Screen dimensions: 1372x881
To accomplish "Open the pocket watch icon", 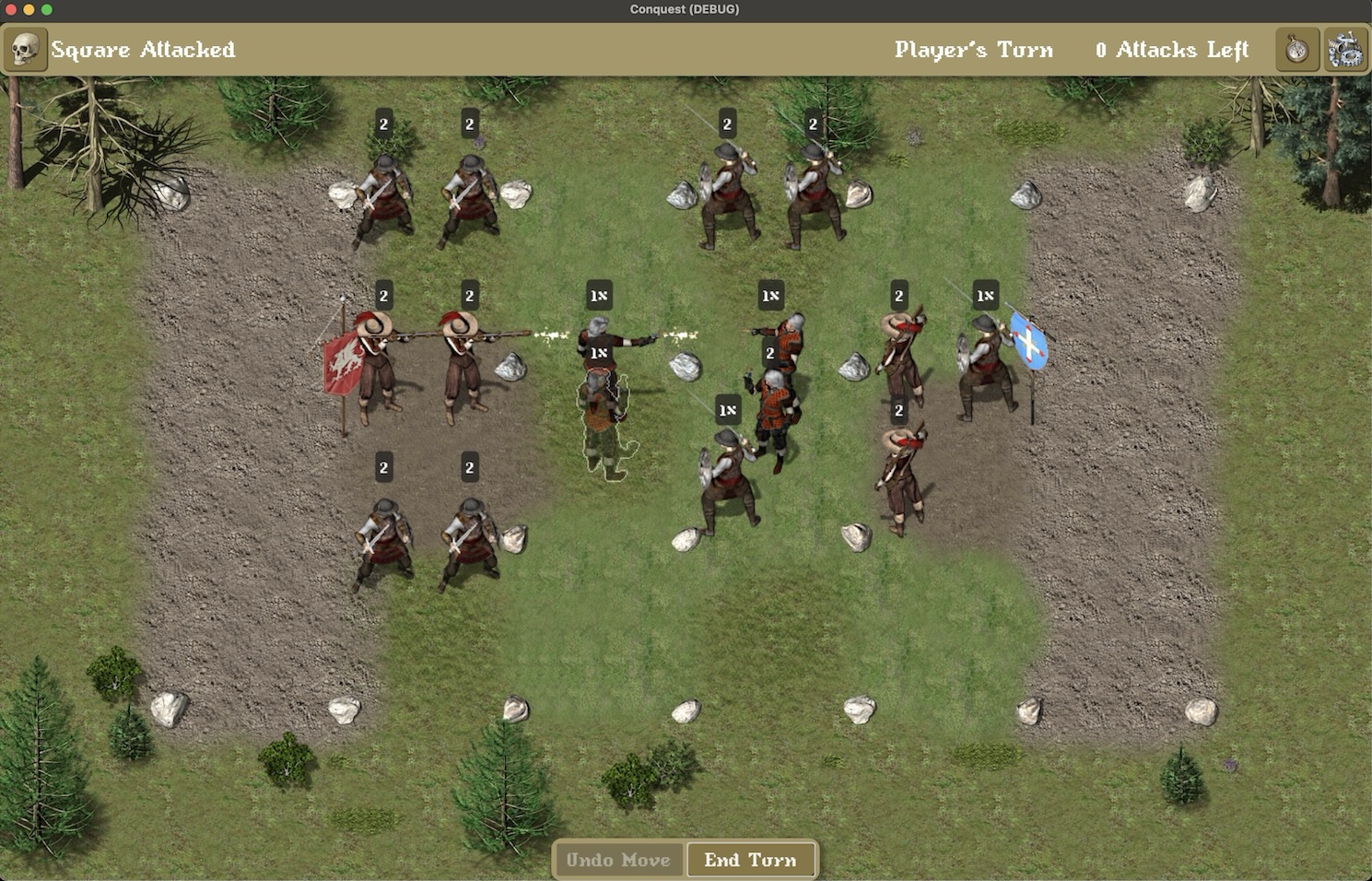I will (1296, 50).
